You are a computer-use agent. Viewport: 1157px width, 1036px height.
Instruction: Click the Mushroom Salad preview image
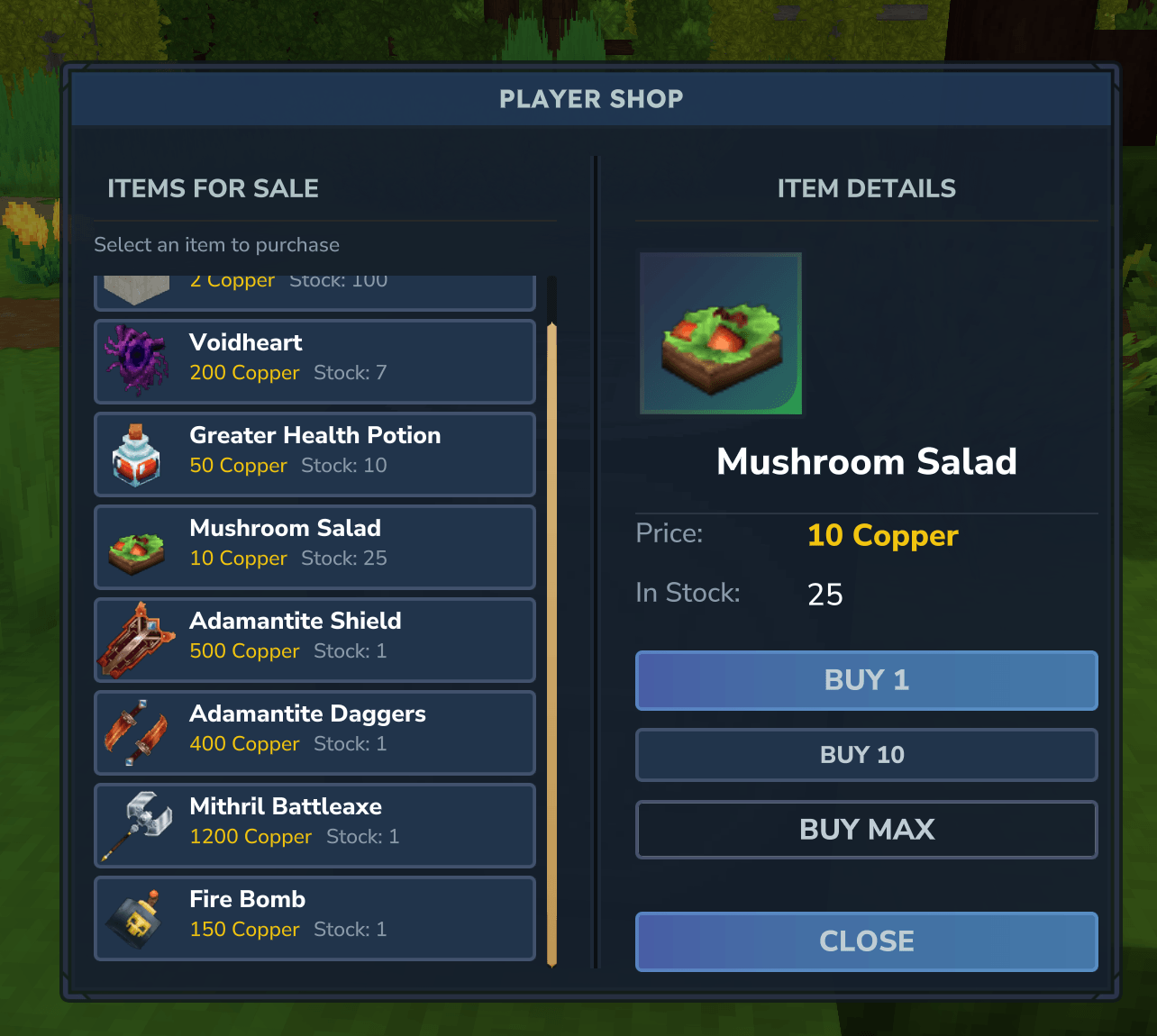pos(721,333)
